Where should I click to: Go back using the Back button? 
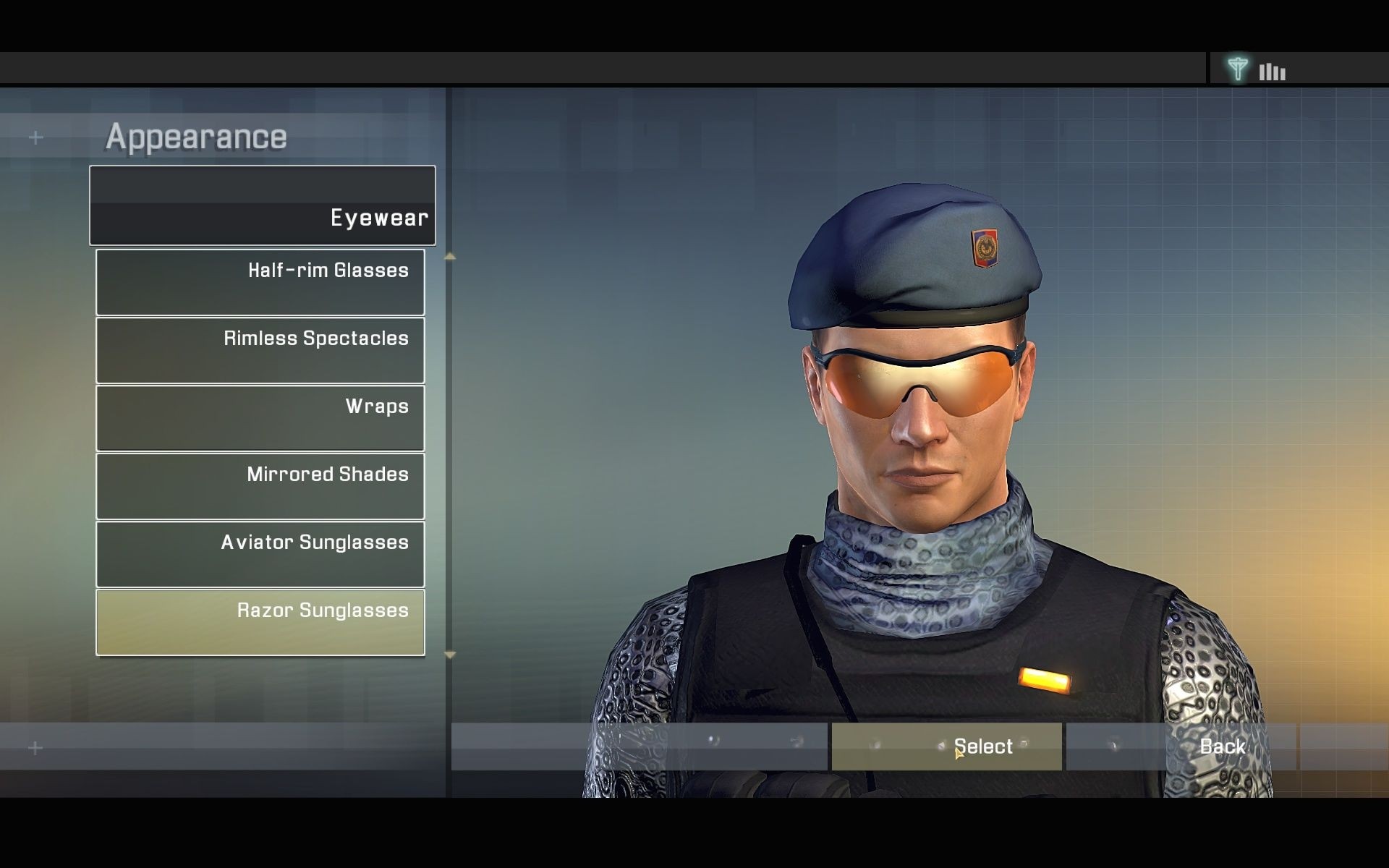[1181, 746]
